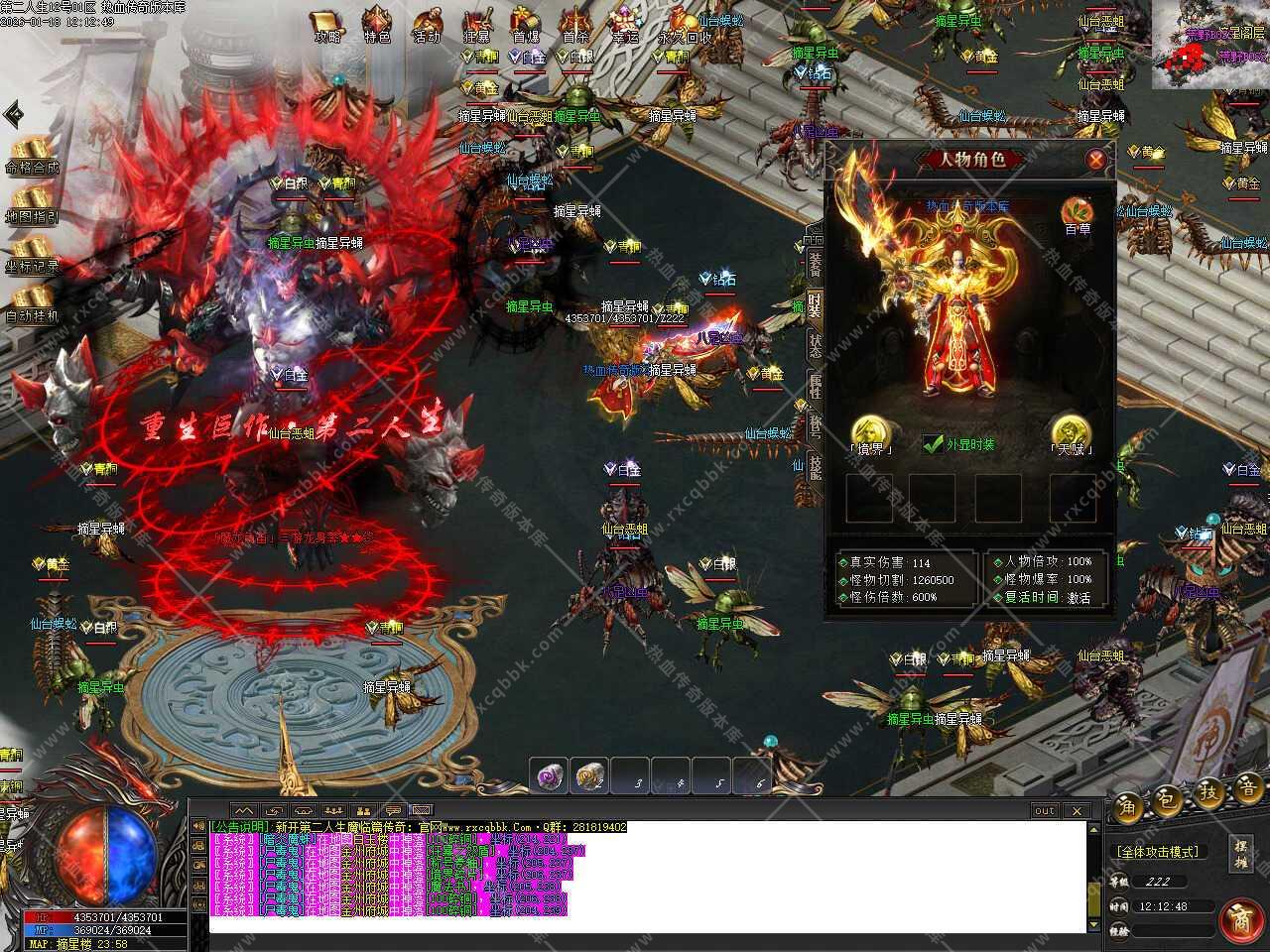Open the 地图指引 map guide
1270x952 pixels.
pos(32,204)
